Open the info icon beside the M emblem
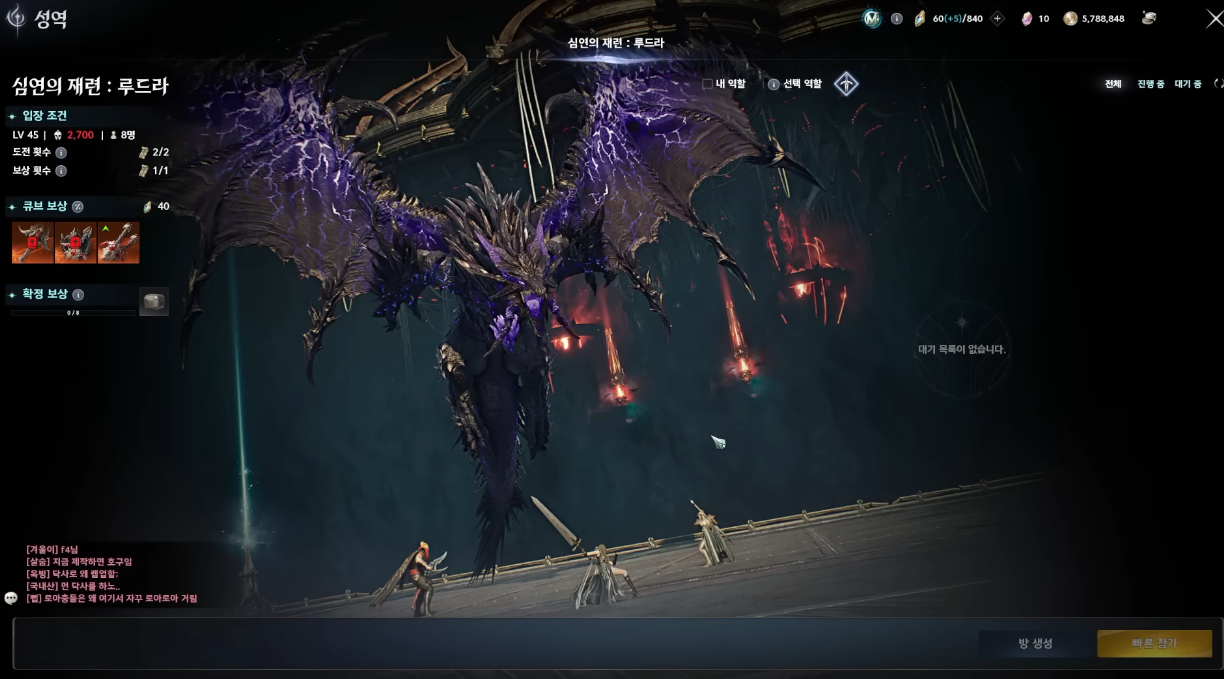The width and height of the screenshot is (1224, 679). pos(896,18)
